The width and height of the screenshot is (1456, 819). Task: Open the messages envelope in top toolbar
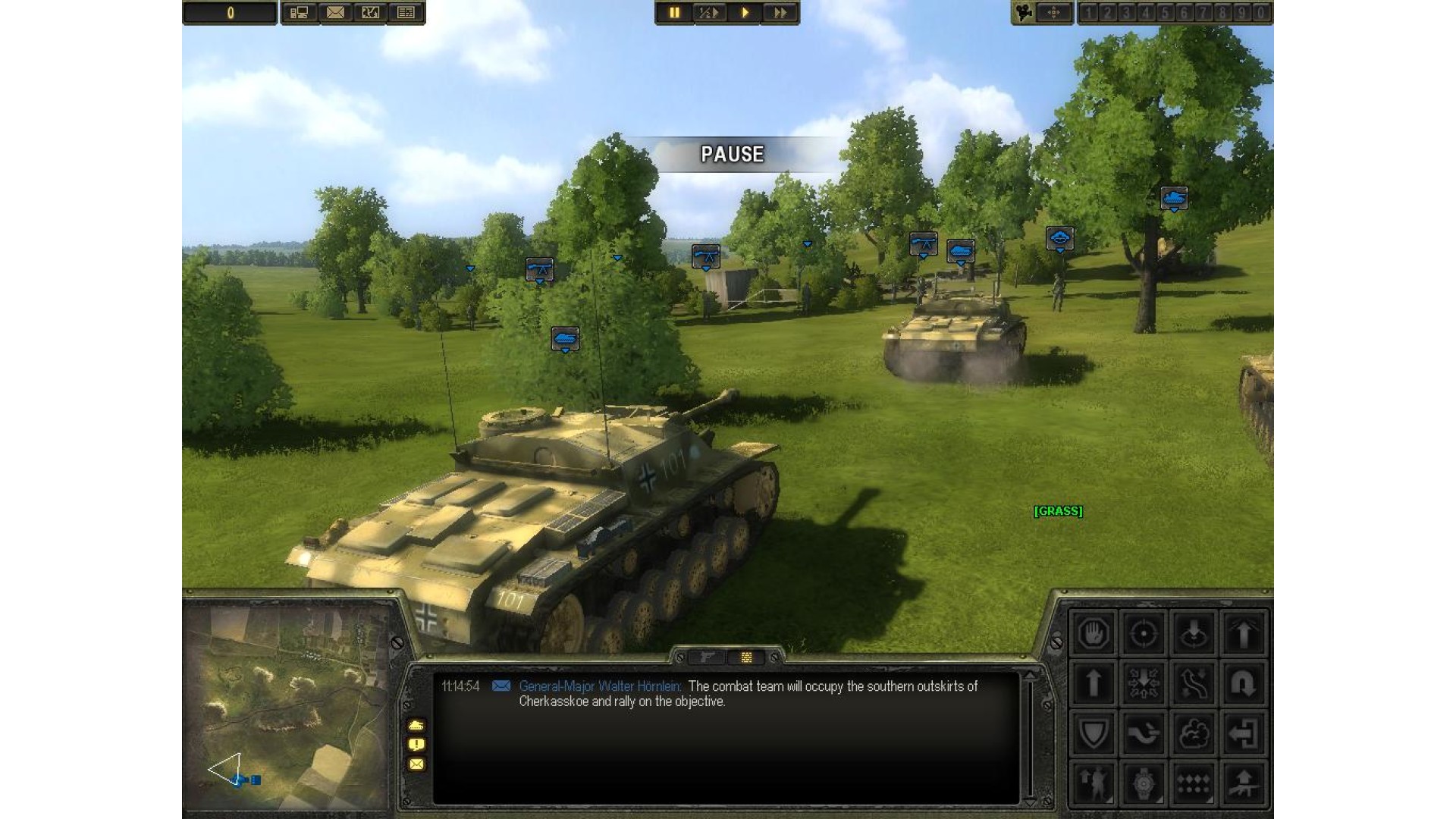tap(335, 13)
